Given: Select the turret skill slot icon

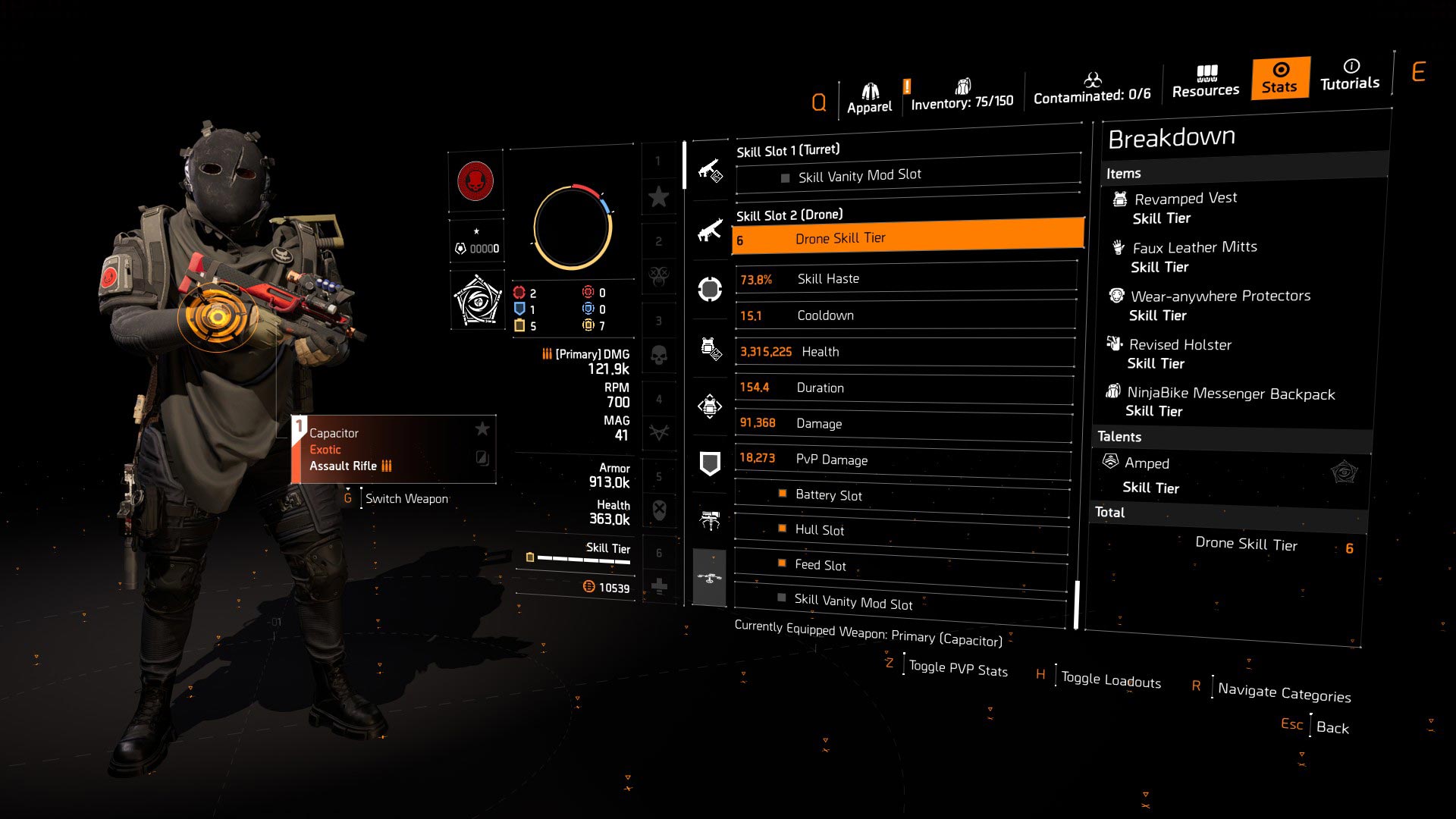Looking at the screenshot, I should 710,519.
